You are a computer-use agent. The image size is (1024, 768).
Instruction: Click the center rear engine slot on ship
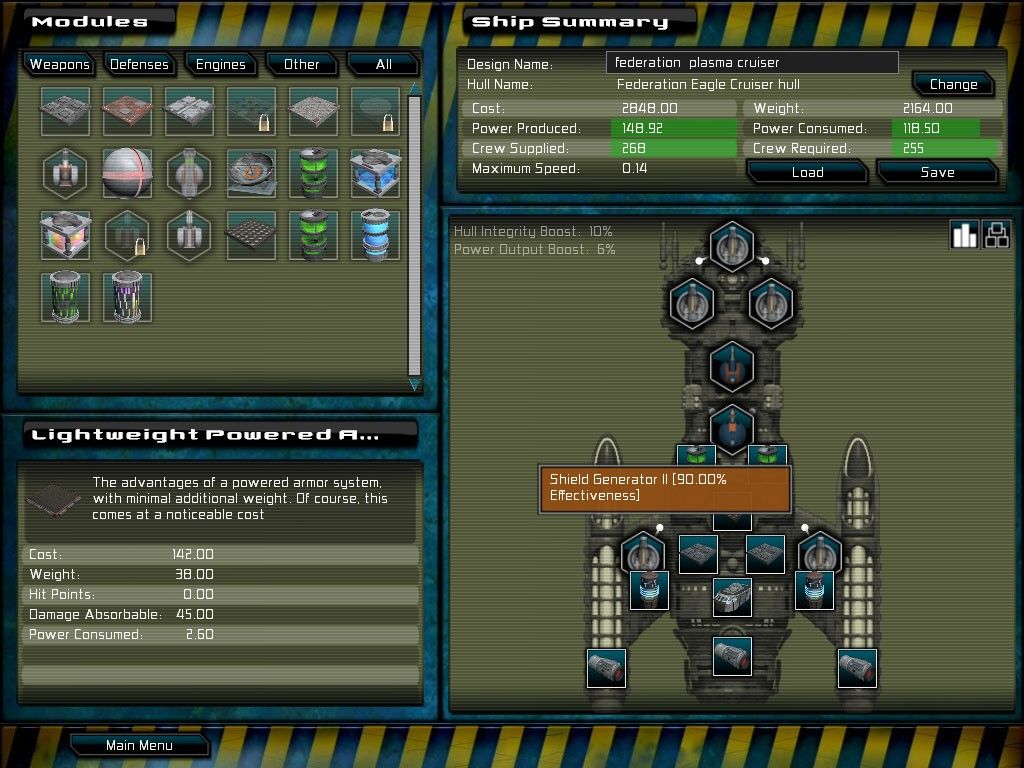click(x=732, y=656)
